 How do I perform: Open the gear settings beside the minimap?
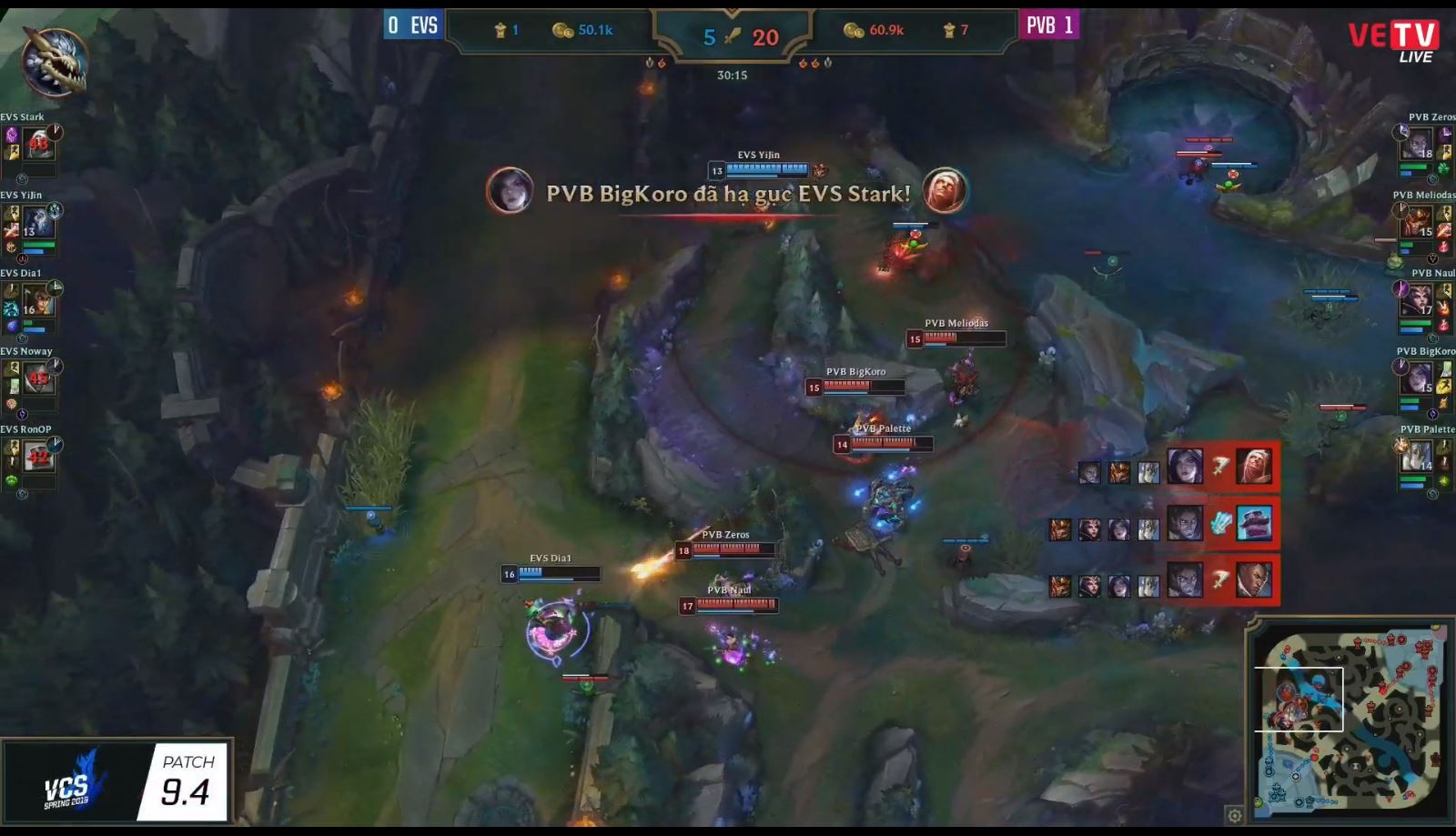(1234, 814)
